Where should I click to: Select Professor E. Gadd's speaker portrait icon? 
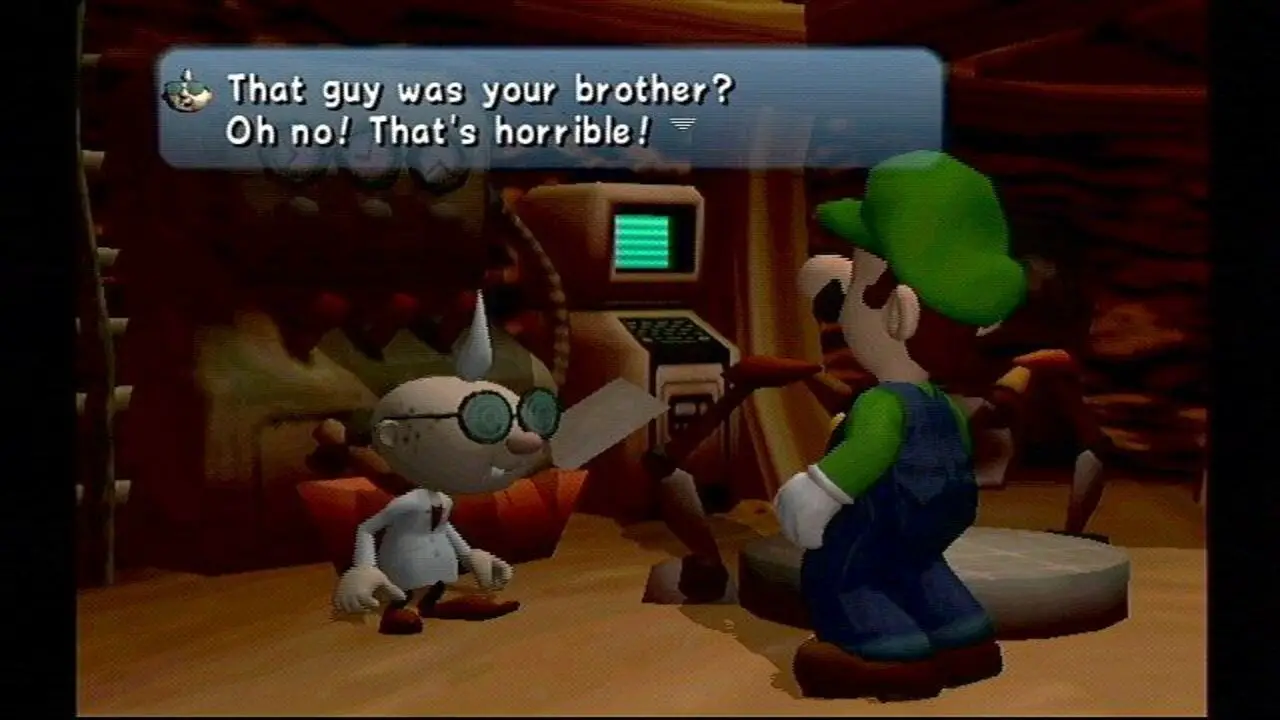click(x=187, y=92)
